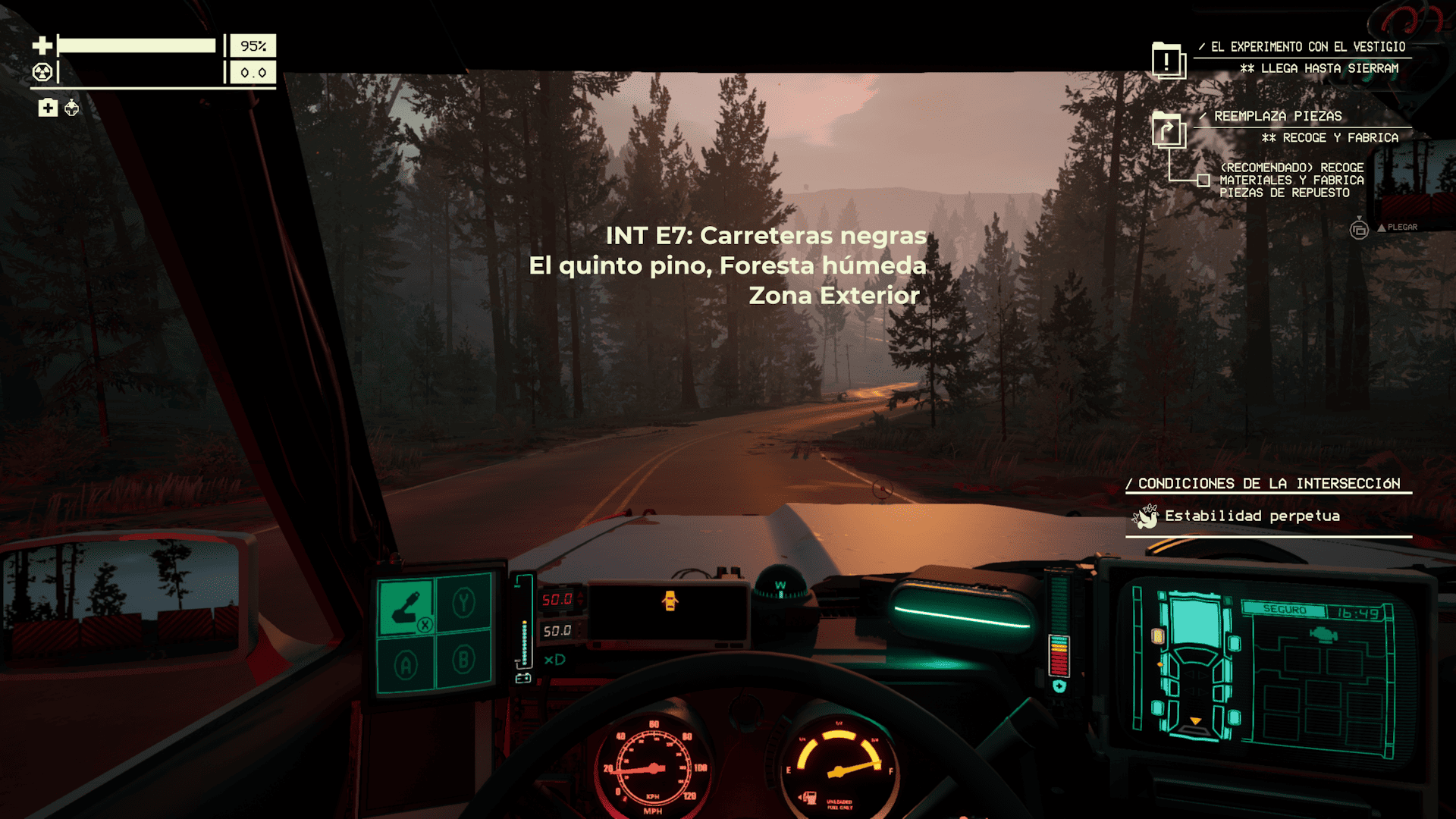This screenshot has width=1456, height=819.
Task: Tick the recommended materials objective checkbox
Action: point(1203,180)
